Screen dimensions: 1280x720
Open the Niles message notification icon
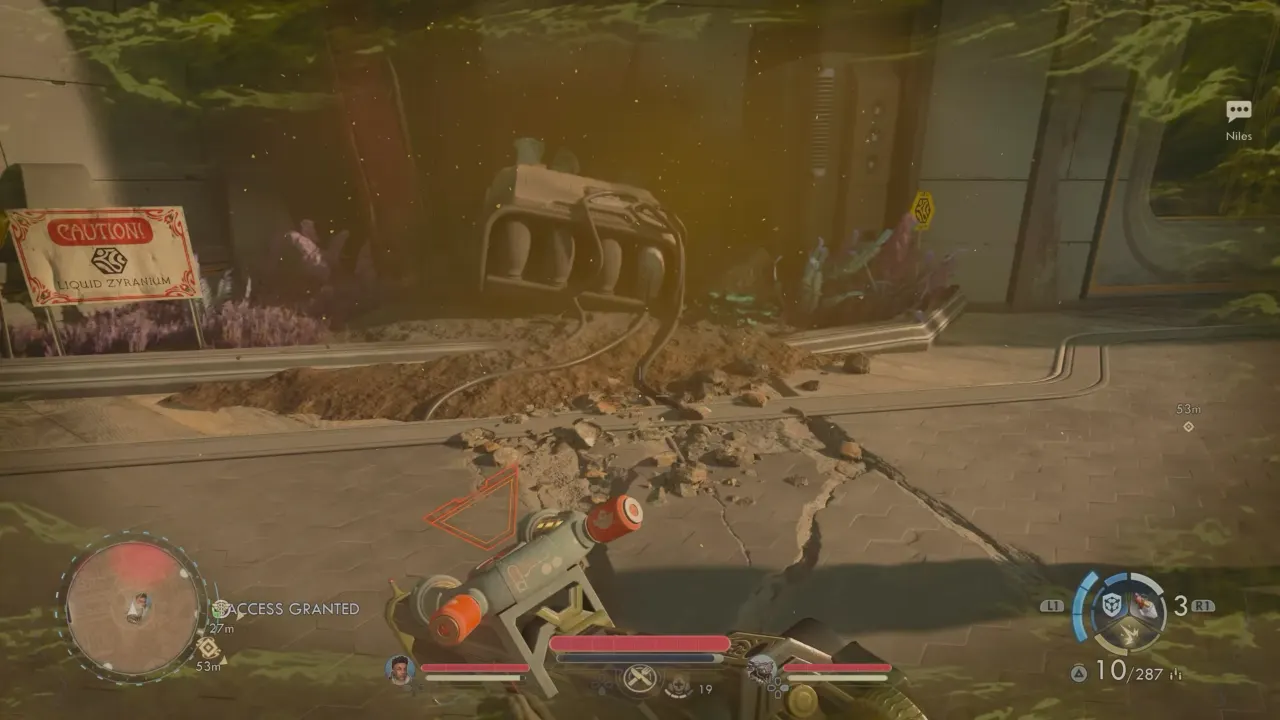pyautogui.click(x=1239, y=108)
